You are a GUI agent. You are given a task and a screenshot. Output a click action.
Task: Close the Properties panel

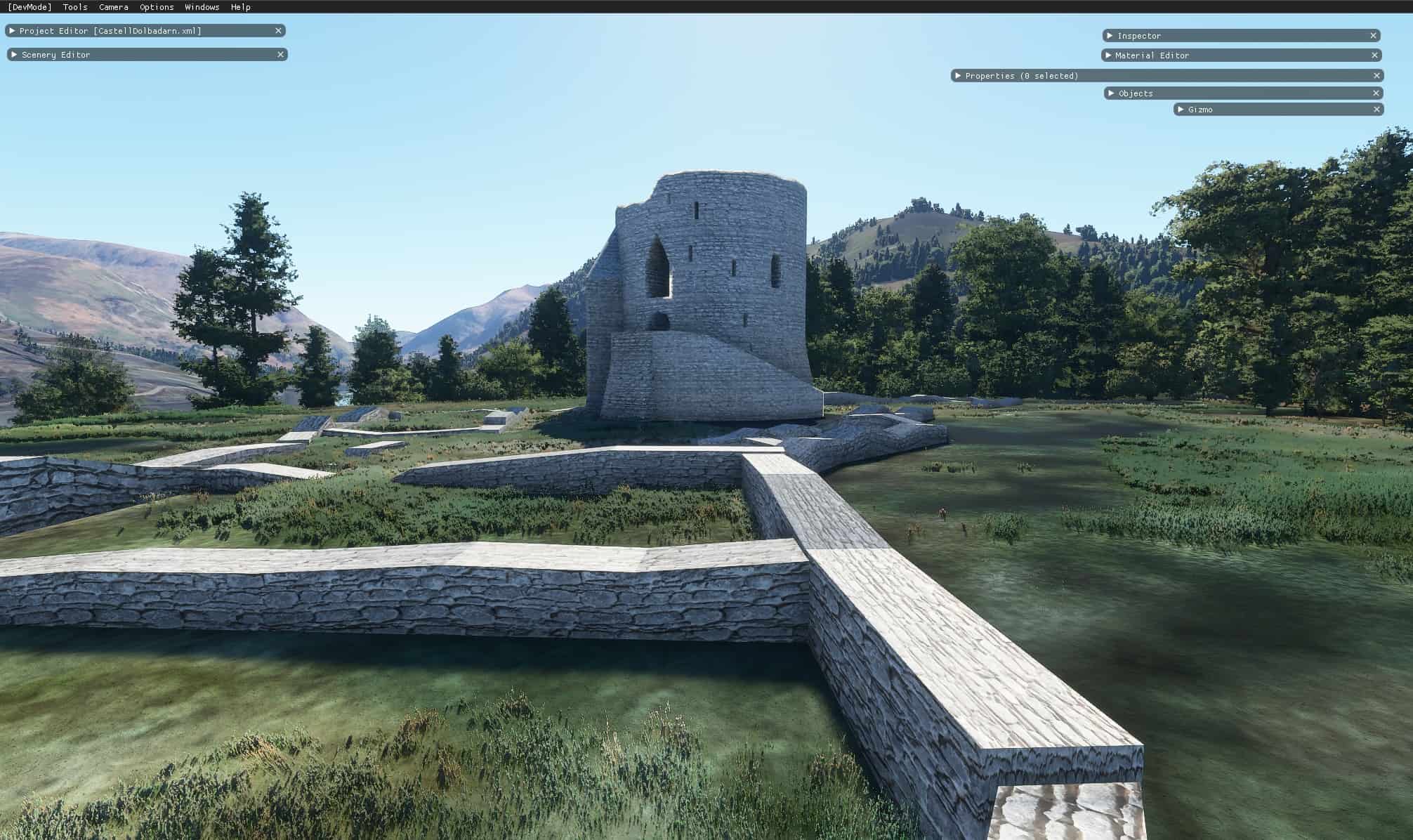1376,76
